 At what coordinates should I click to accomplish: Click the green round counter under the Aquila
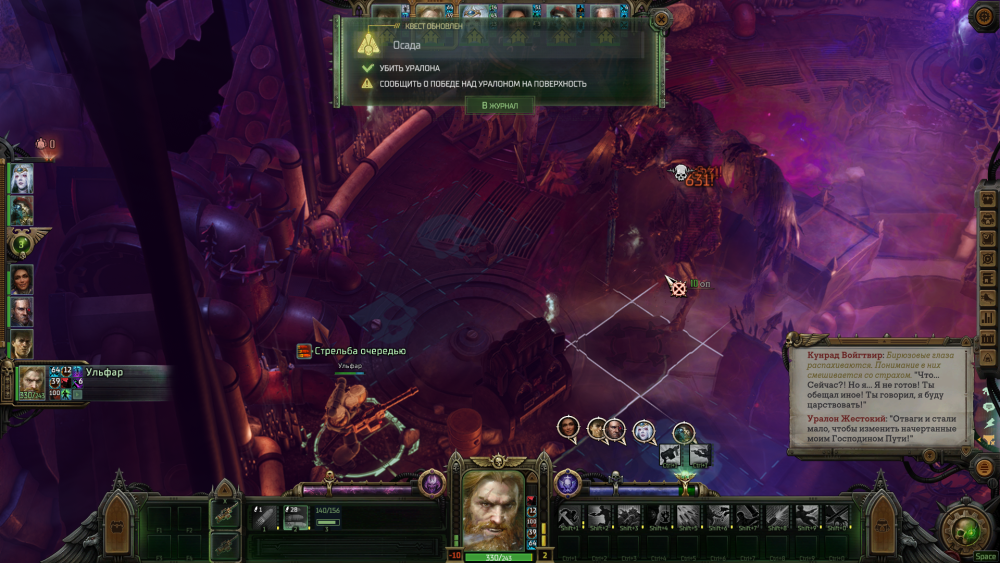21,243
